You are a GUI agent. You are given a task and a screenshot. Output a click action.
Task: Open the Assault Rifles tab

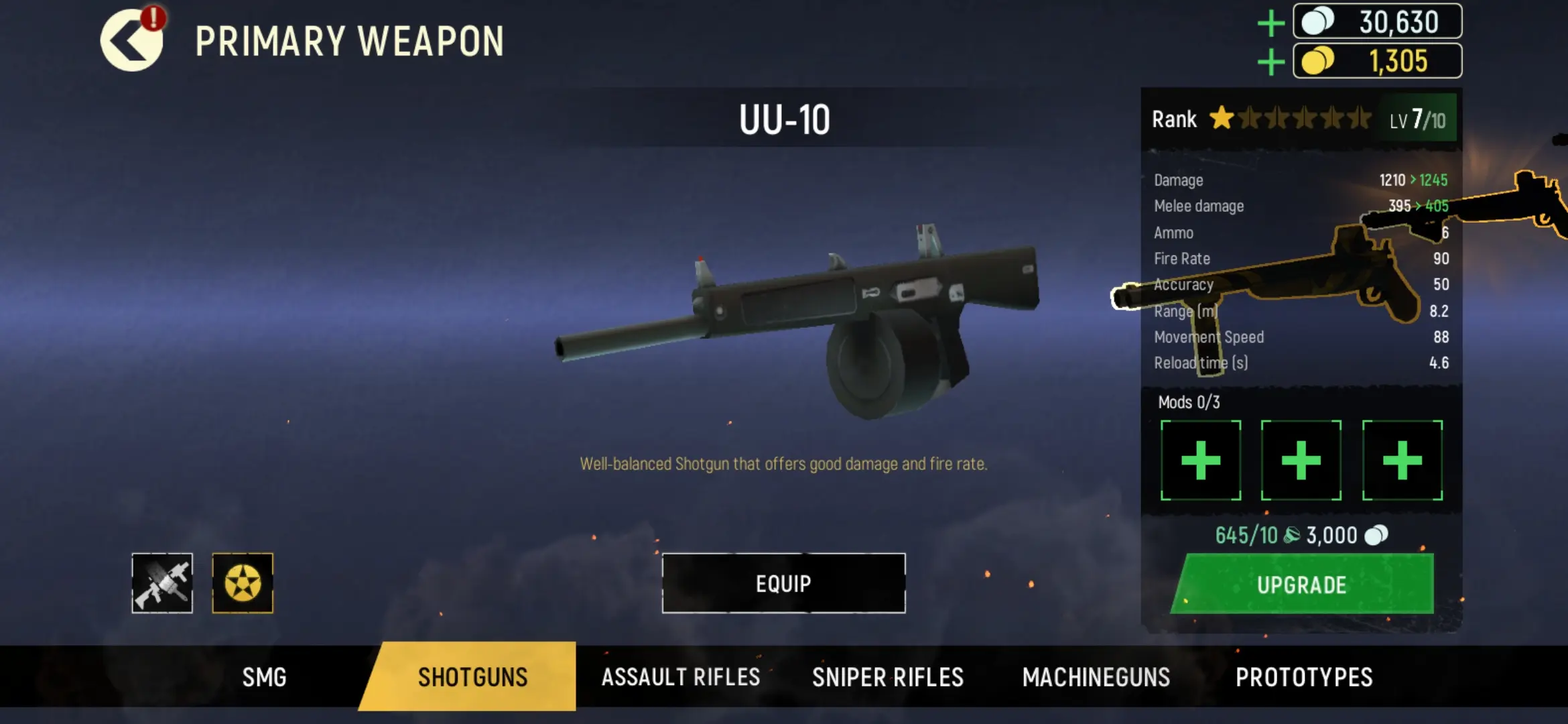[x=680, y=677]
